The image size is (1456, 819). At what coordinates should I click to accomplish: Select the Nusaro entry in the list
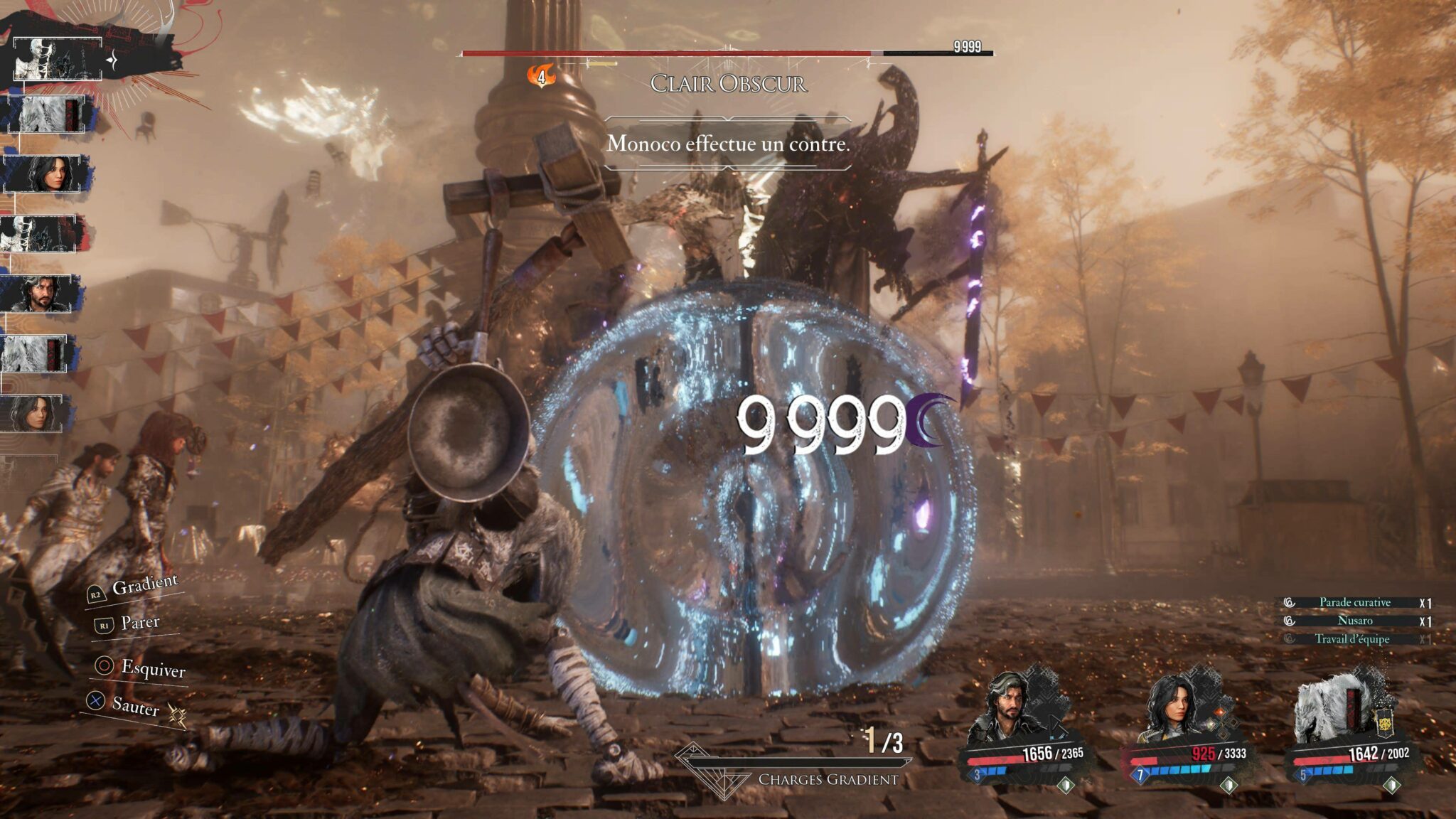[1354, 621]
